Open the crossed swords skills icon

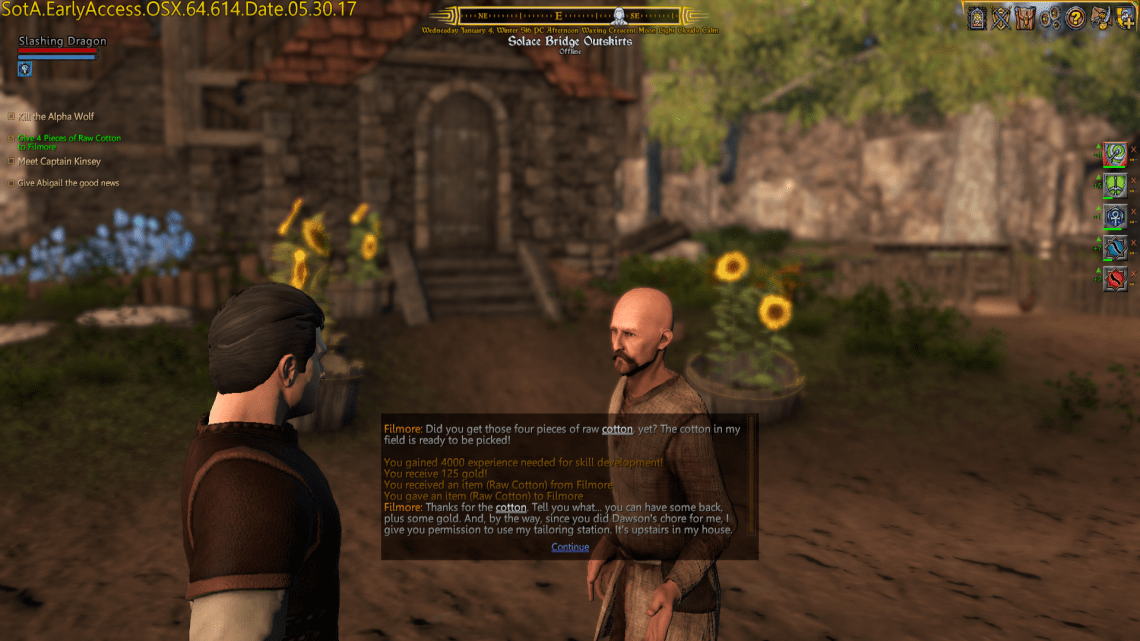coord(1000,17)
